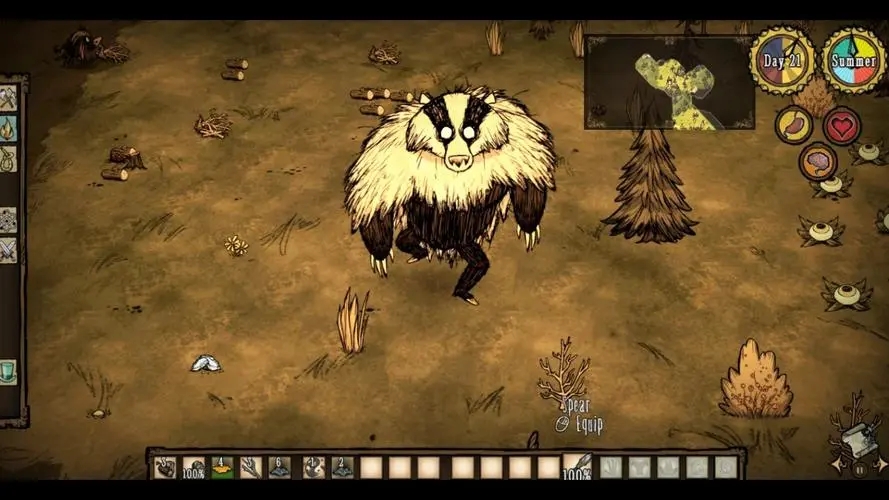Select the first inventory slot item
The image size is (889, 500).
pyautogui.click(x=165, y=467)
